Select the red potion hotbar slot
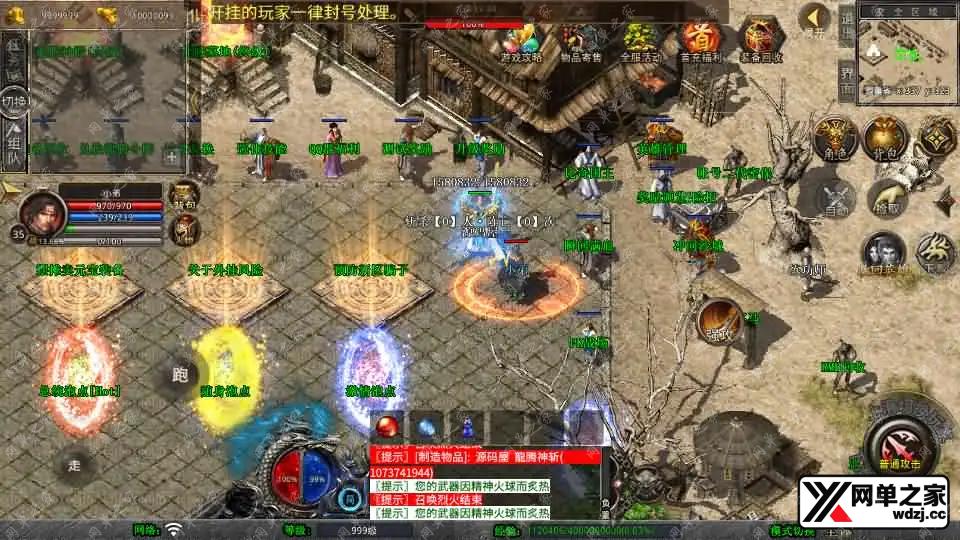Screen dimensions: 960x540 pos(388,425)
